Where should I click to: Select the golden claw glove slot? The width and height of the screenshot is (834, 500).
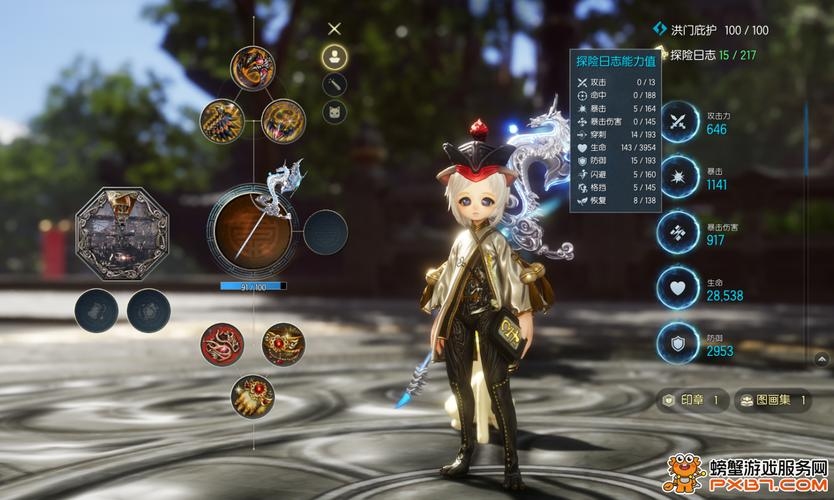click(x=253, y=395)
